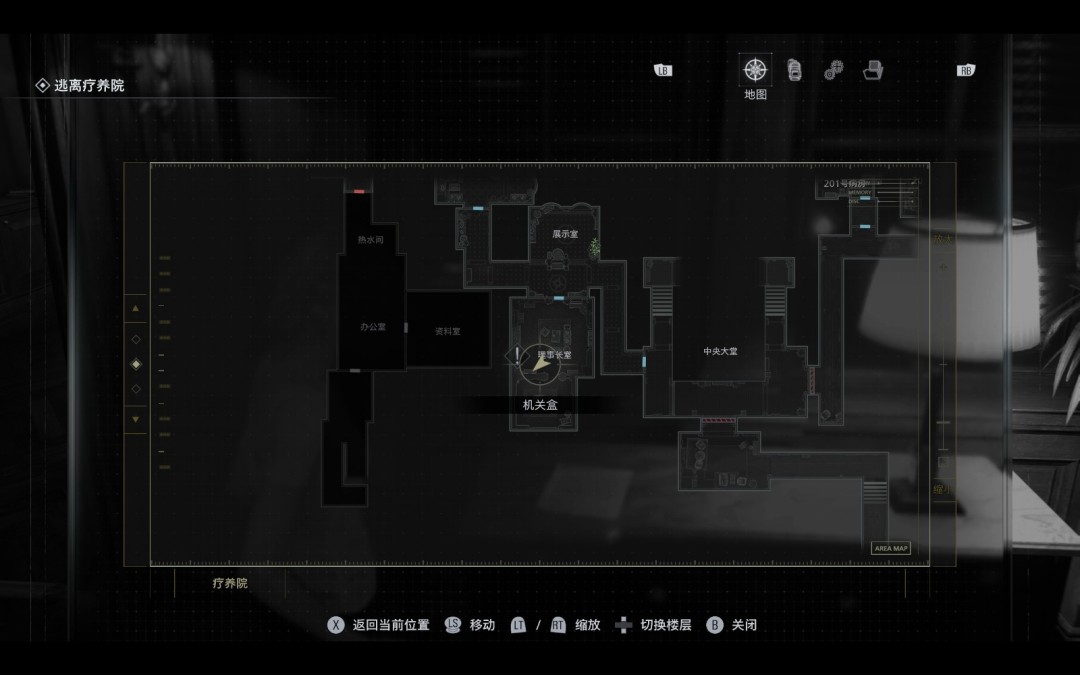Open the gears tab
The width and height of the screenshot is (1080, 675).
click(x=833, y=71)
